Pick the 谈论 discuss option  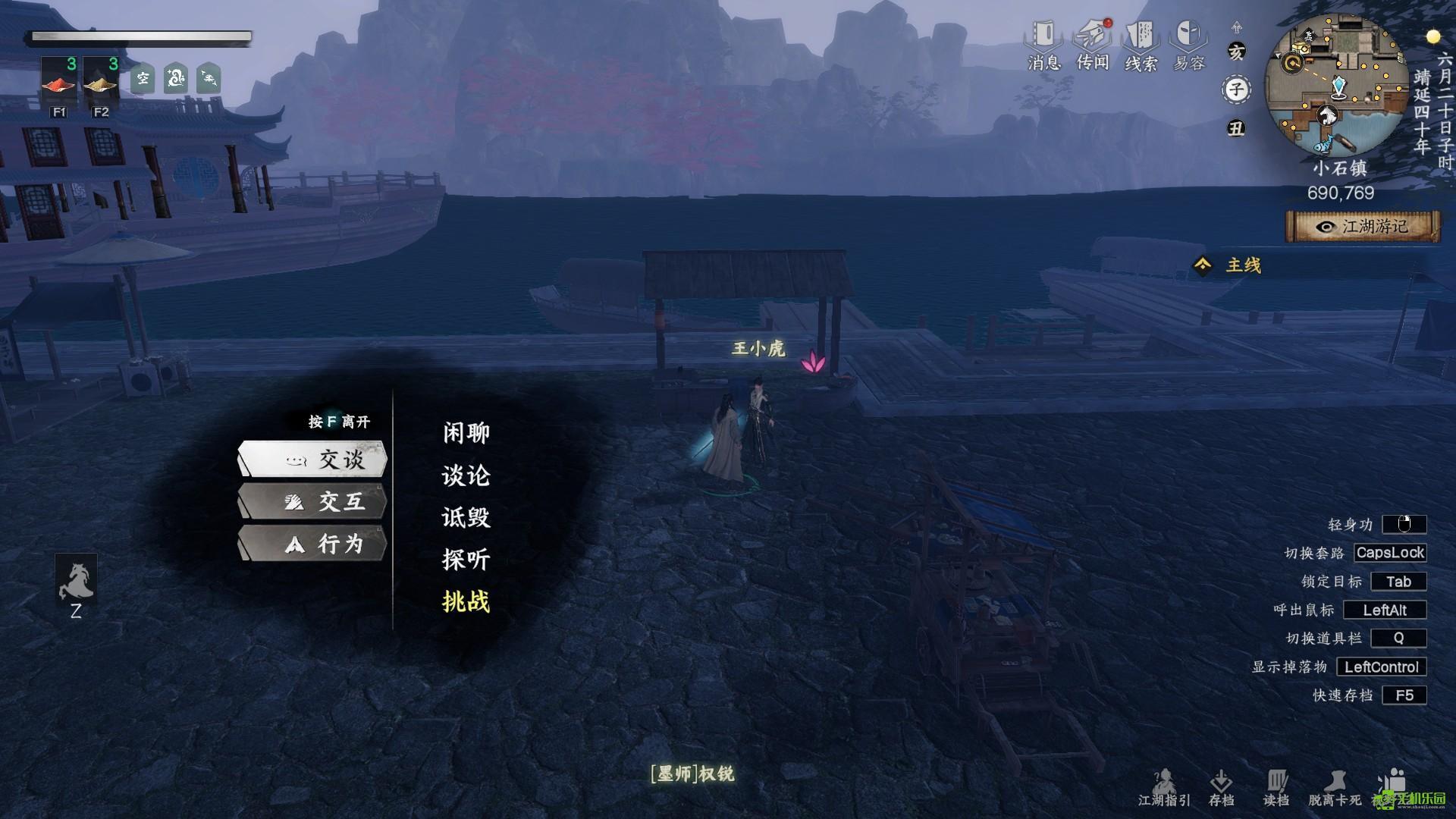[x=466, y=475]
